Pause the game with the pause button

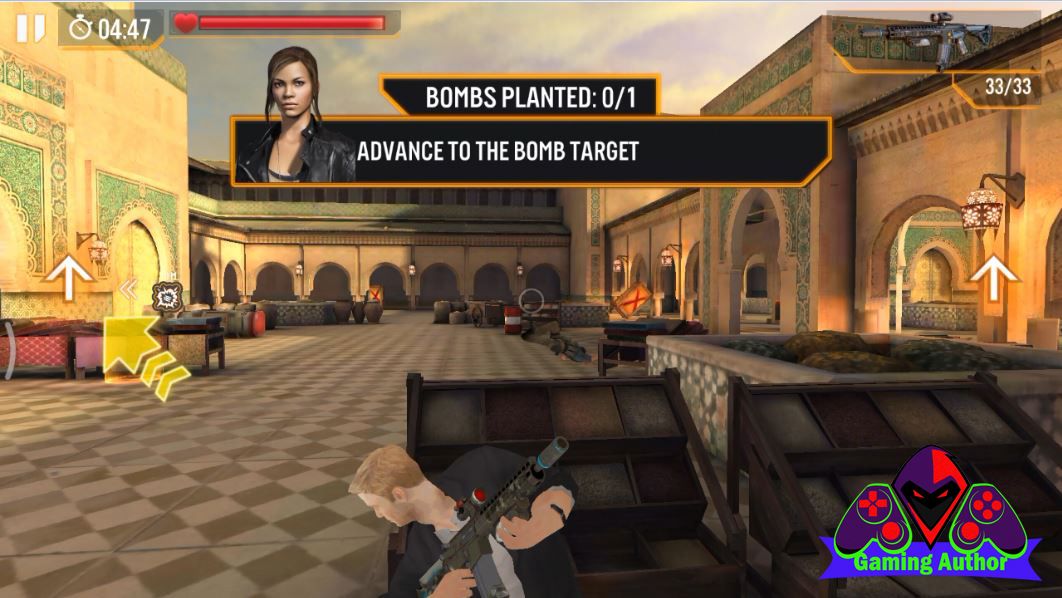30,28
